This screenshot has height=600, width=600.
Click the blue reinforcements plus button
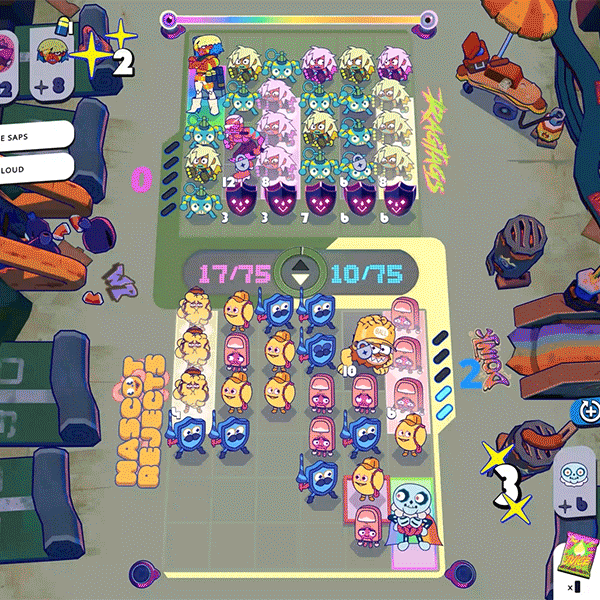(x=585, y=411)
